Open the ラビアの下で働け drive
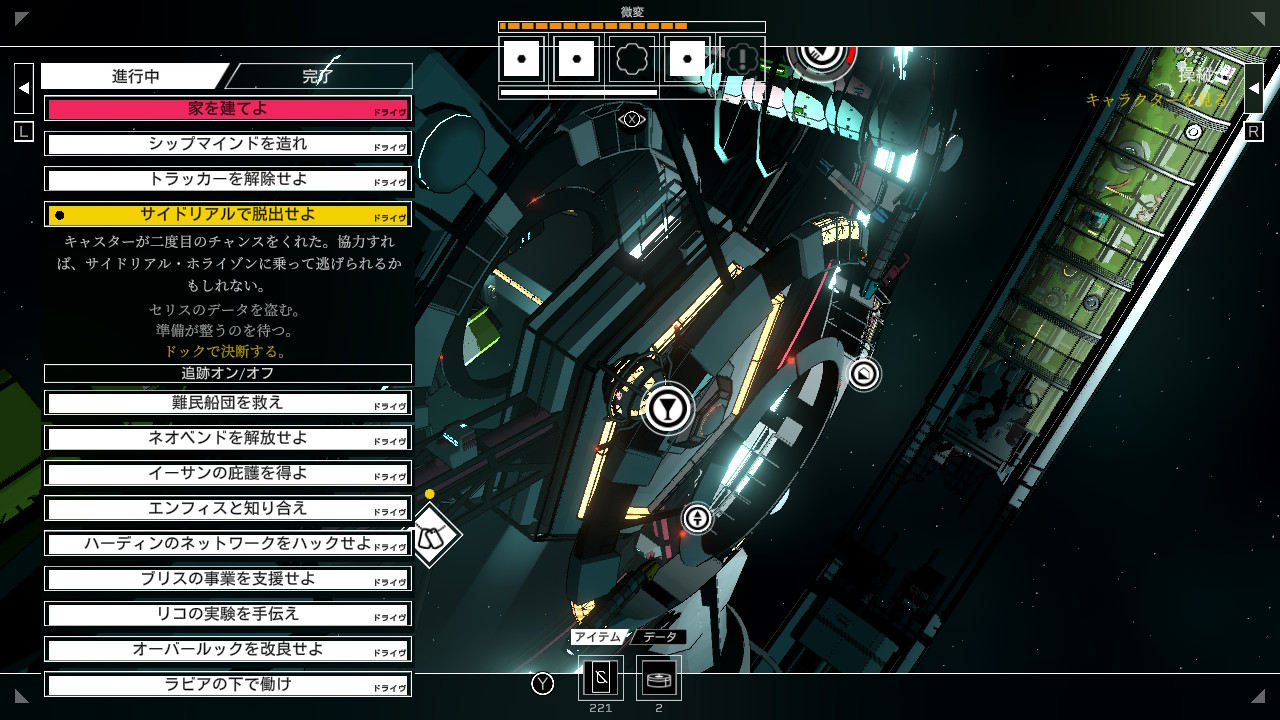This screenshot has width=1280, height=720. point(228,684)
